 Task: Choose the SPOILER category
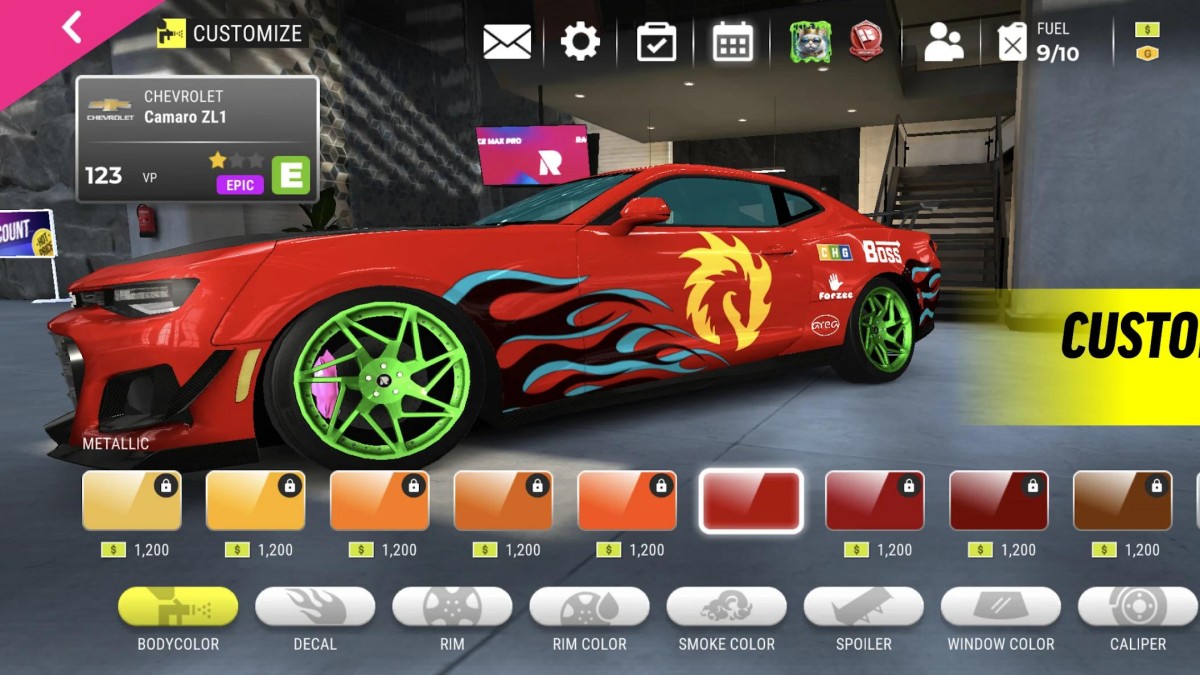coord(863,607)
